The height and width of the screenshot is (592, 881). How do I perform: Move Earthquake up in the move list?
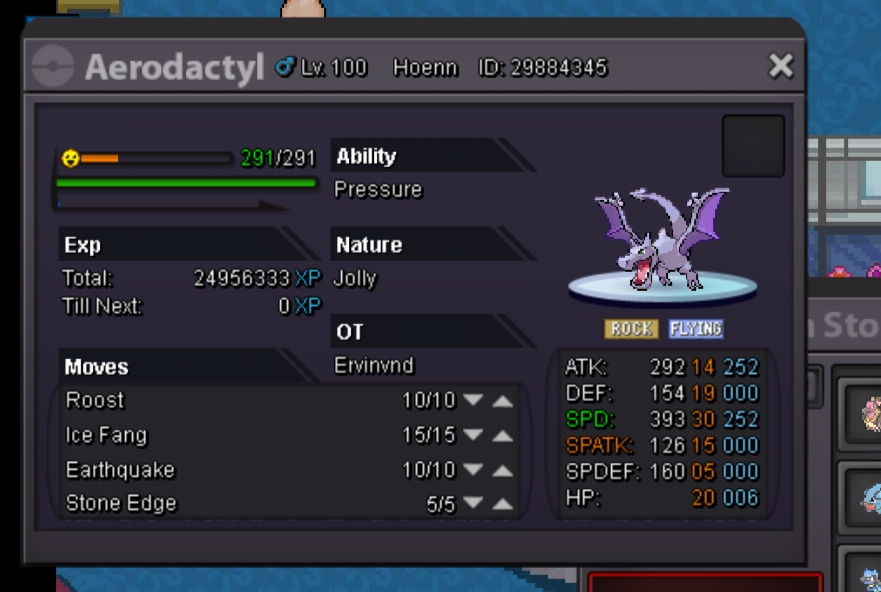point(503,471)
